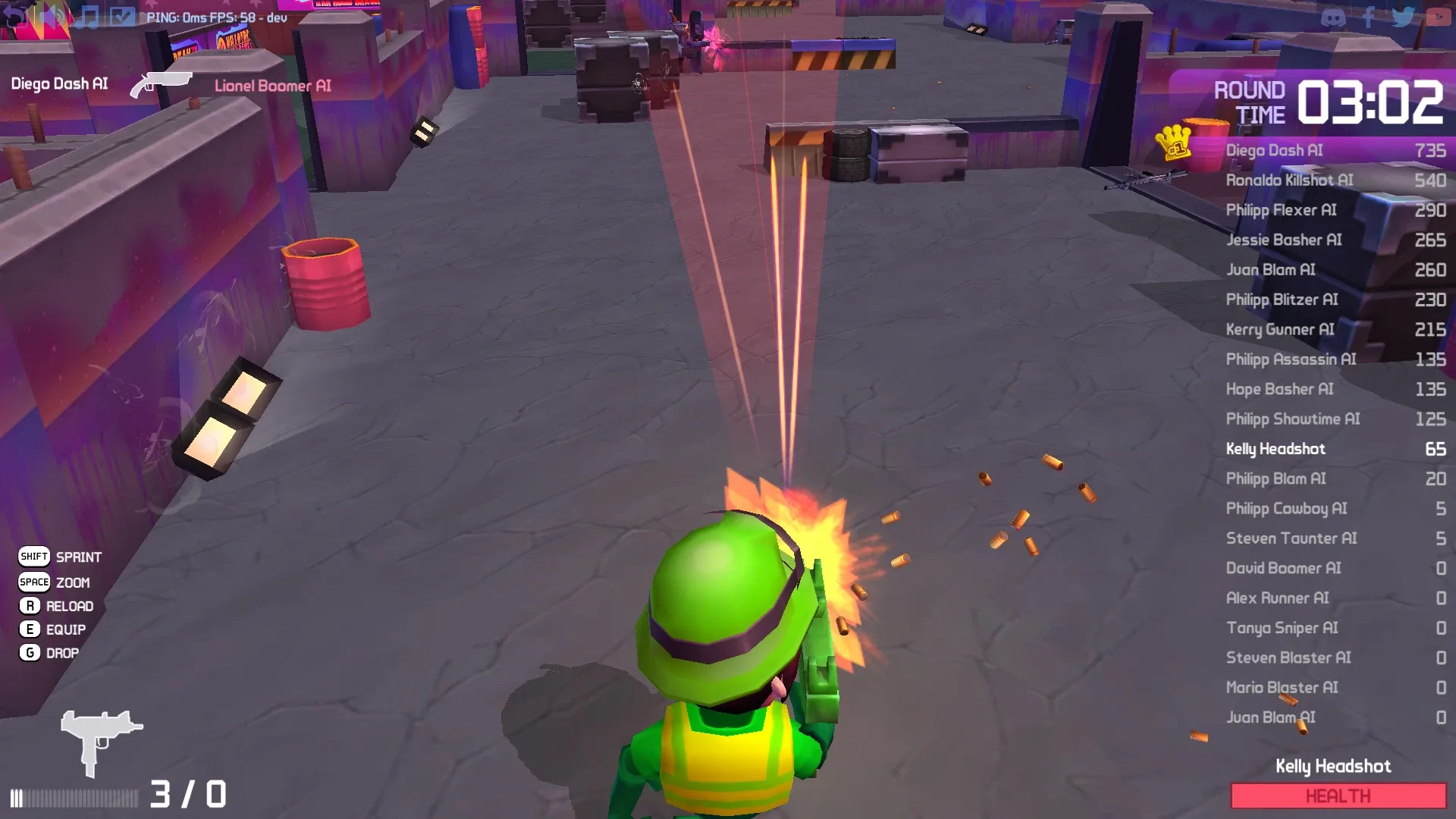The width and height of the screenshot is (1456, 819).
Task: Click the Facebook icon top-right
Action: pos(1370,17)
